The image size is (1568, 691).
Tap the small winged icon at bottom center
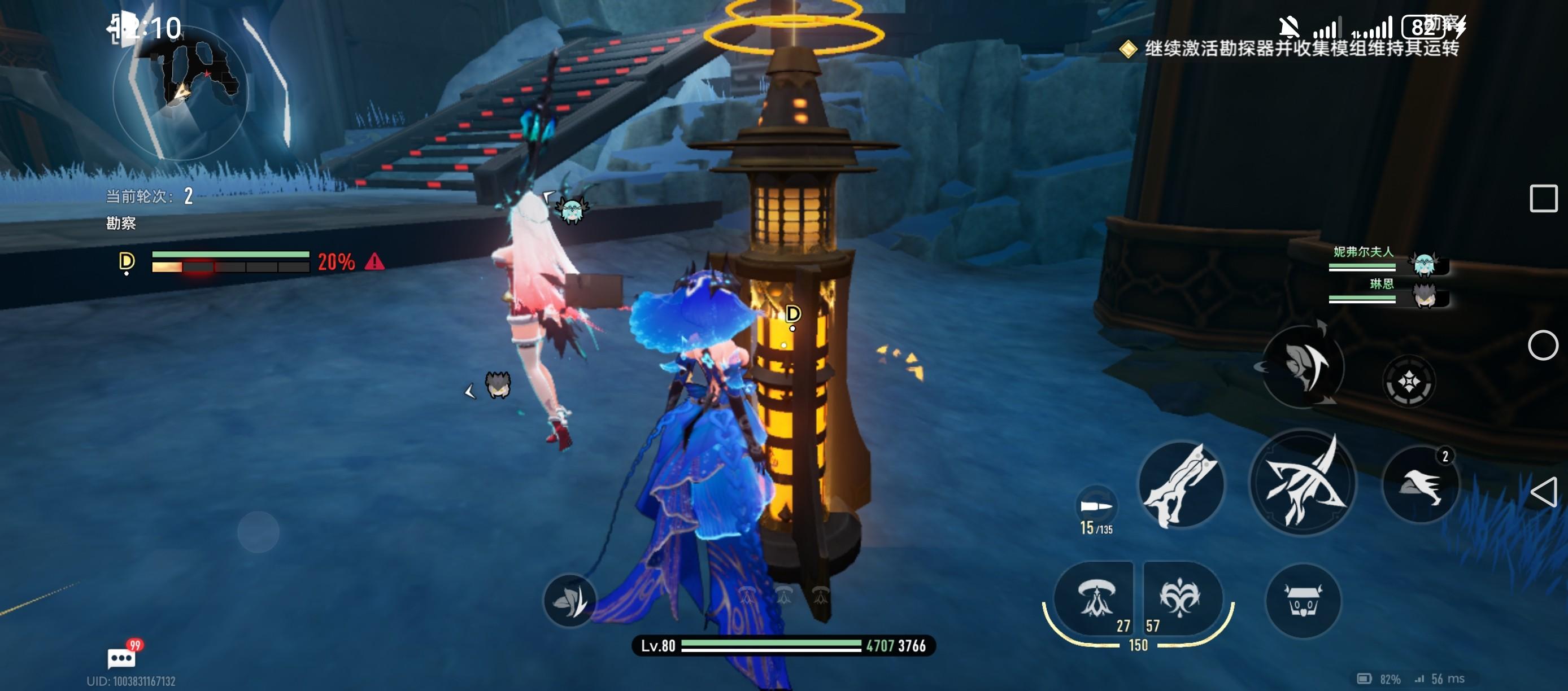tap(570, 600)
